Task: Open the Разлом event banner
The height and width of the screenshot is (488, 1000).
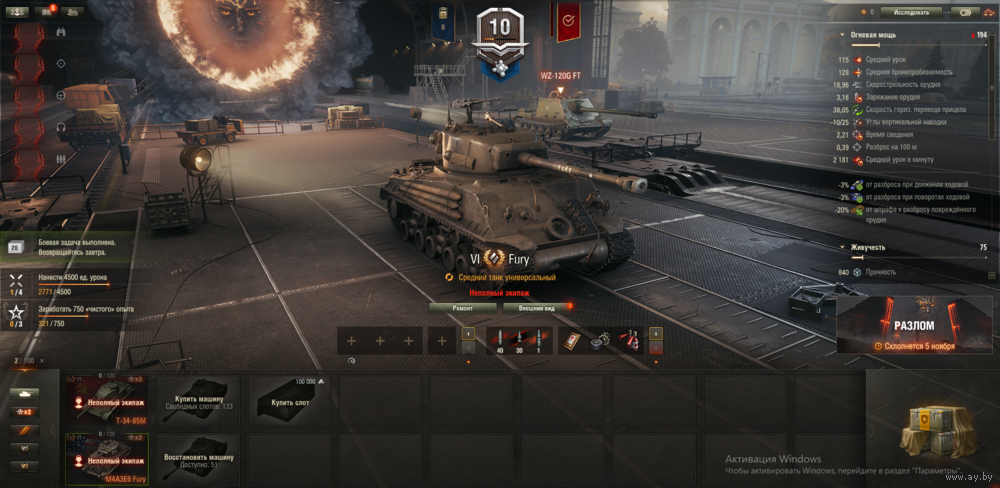Action: pyautogui.click(x=917, y=325)
